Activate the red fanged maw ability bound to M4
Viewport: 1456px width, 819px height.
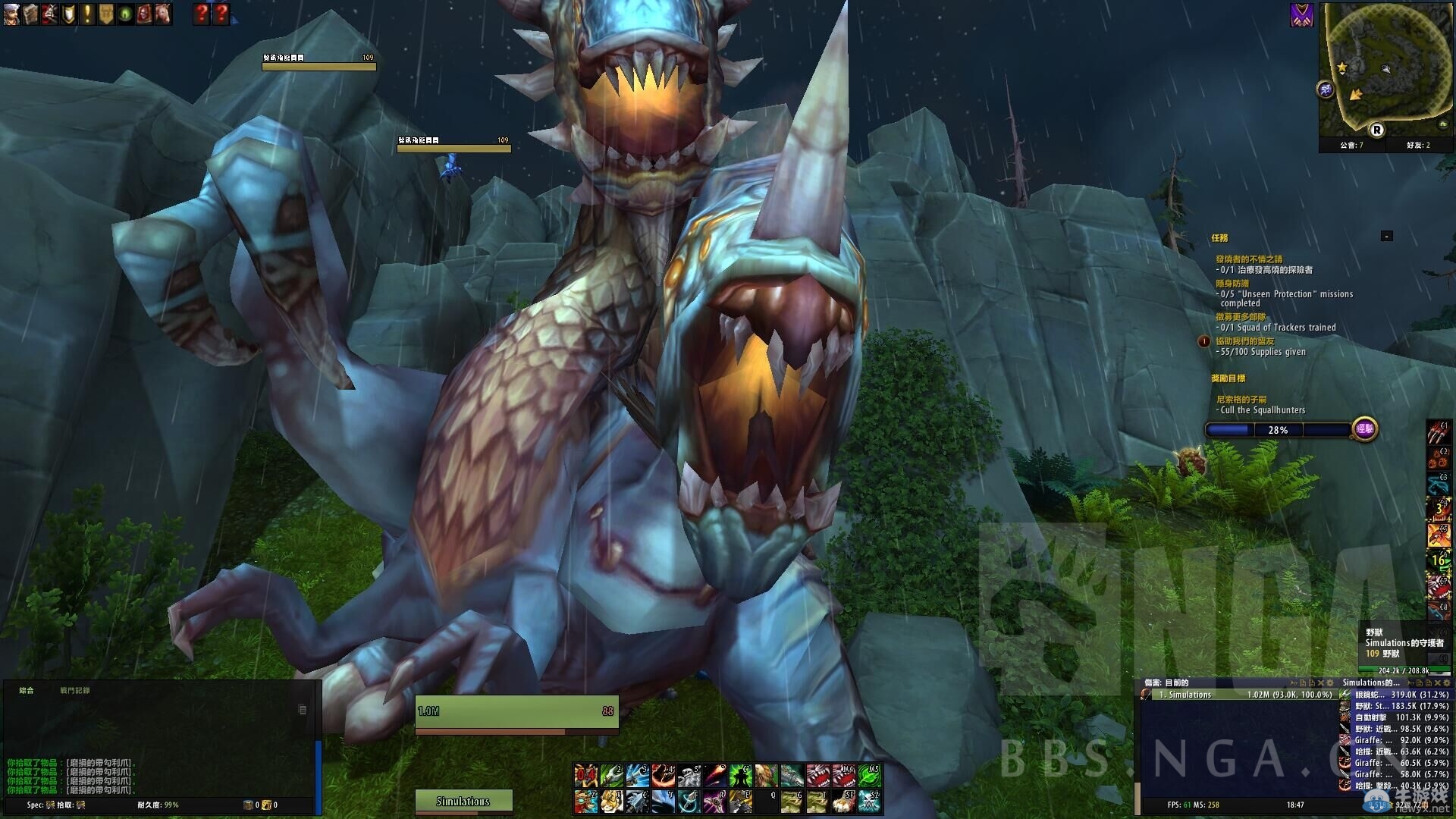click(843, 776)
